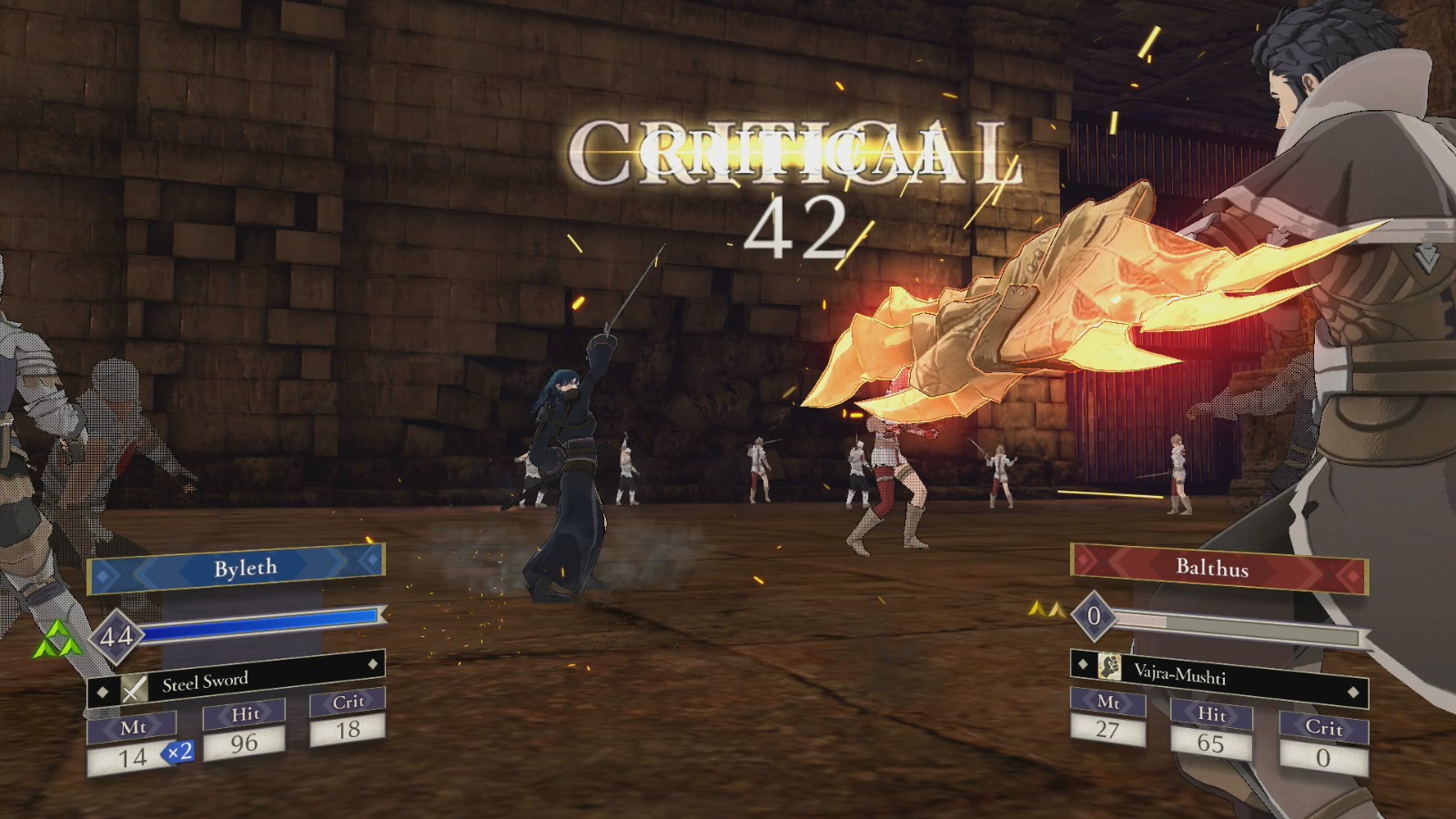
Task: Click the blue x2 attack multiplier badge
Action: (x=178, y=753)
